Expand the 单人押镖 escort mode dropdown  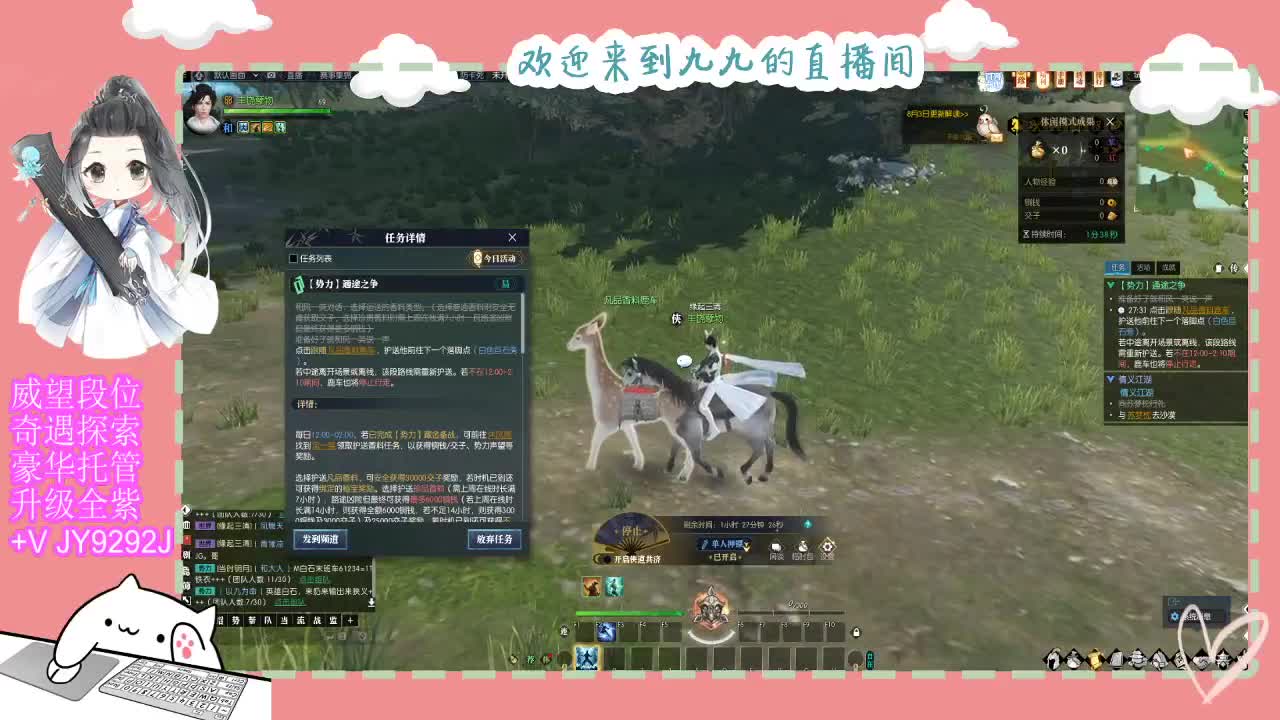pos(747,547)
